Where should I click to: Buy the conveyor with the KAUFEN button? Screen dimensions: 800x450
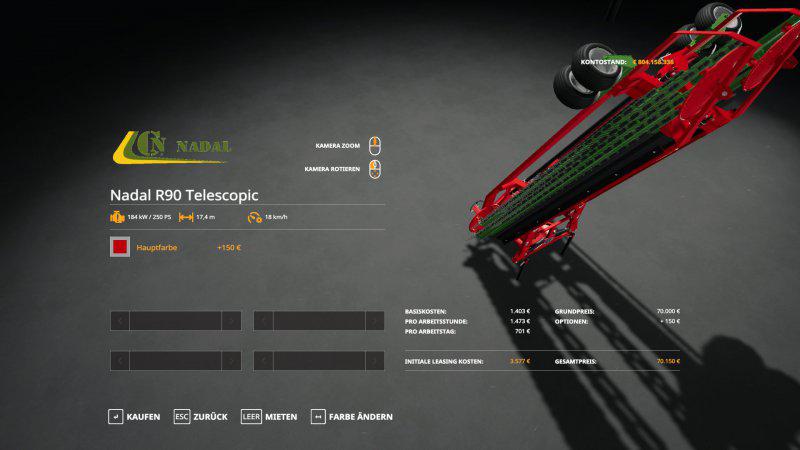(134, 416)
